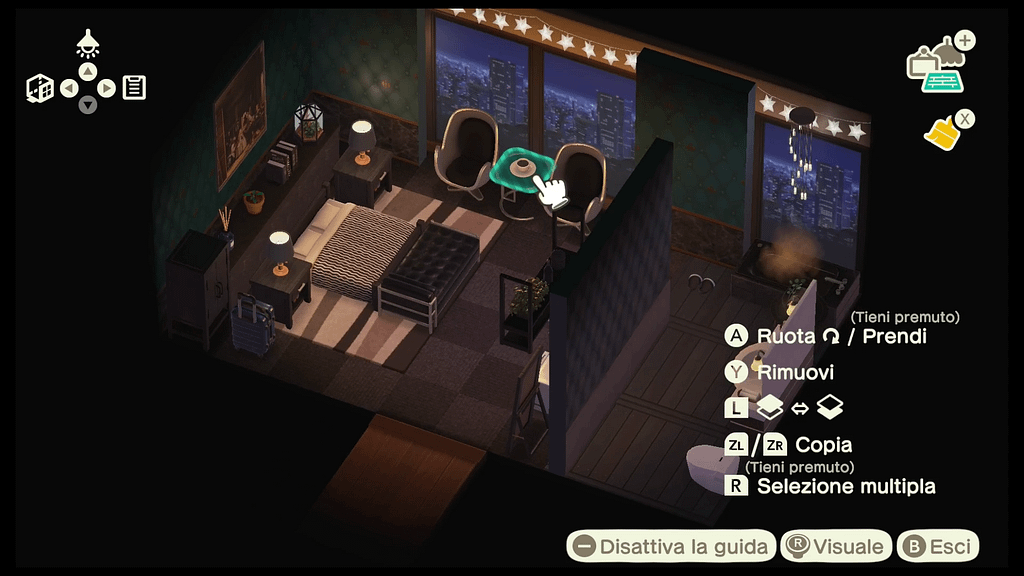The height and width of the screenshot is (576, 1024).
Task: Open the ceiling lamp lighting icon
Action: pyautogui.click(x=88, y=43)
